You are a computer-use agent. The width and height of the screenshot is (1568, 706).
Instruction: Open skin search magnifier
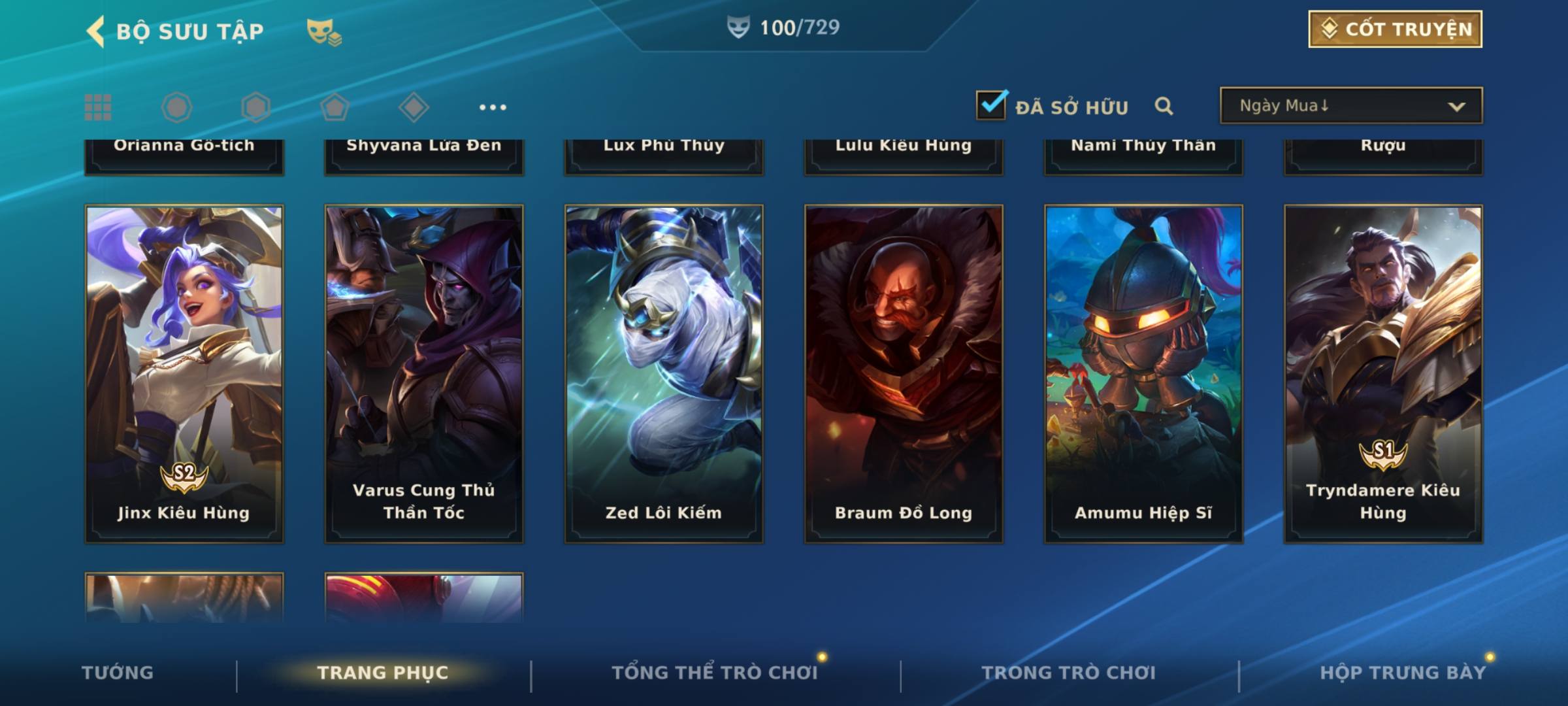coord(1164,106)
